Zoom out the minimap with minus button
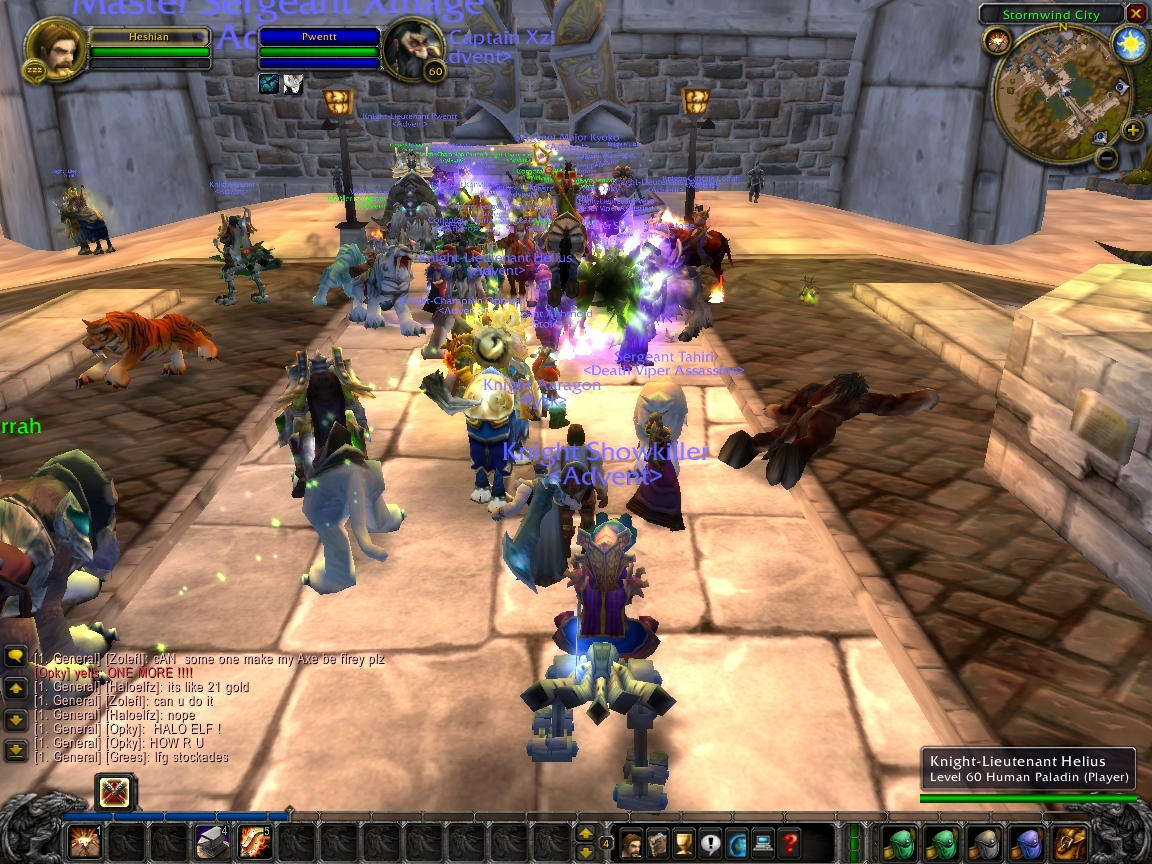1152x864 pixels. 1105,157
